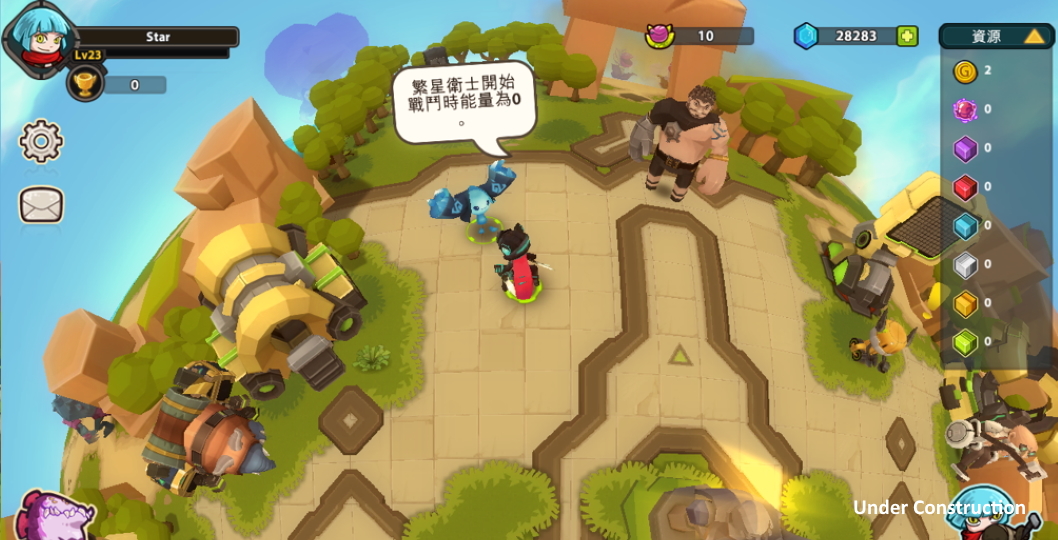
Task: Open the mailbox envelope icon
Action: point(41,205)
